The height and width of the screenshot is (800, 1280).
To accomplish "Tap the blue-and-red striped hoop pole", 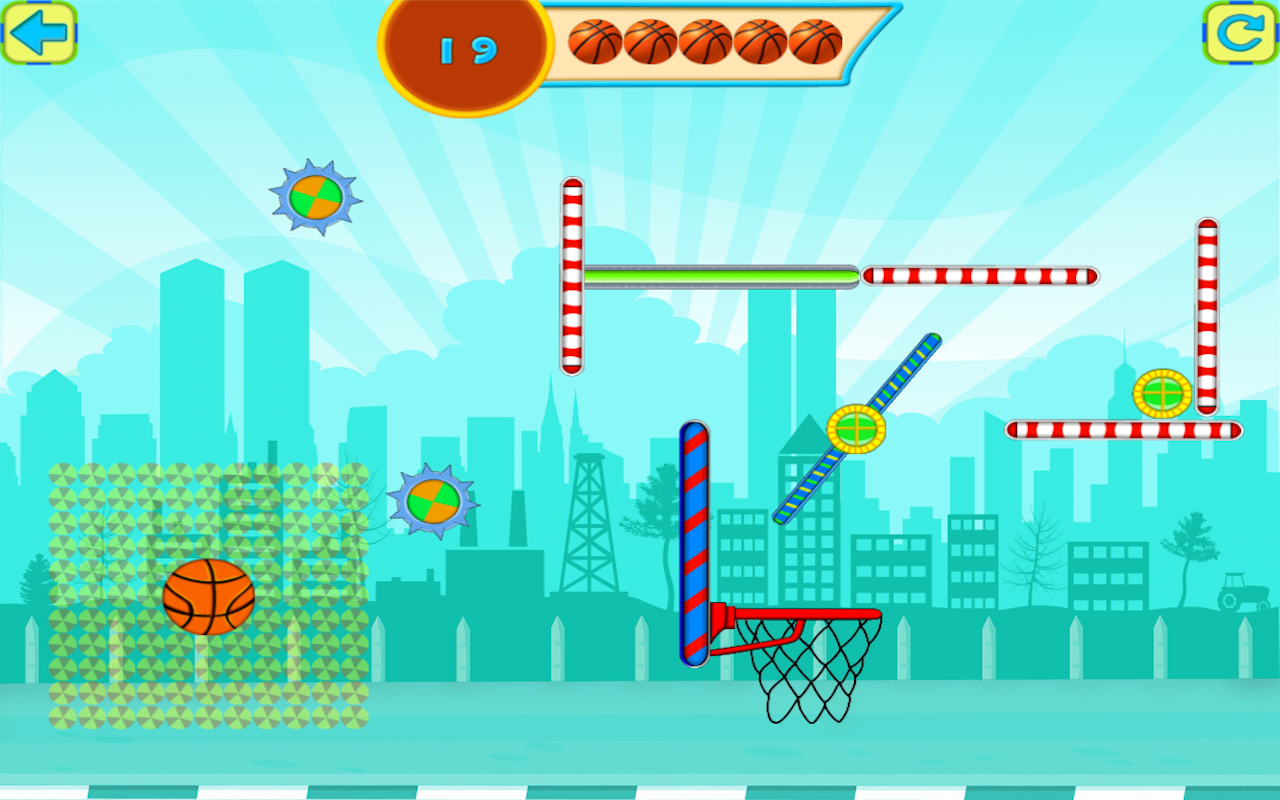I will [695, 540].
